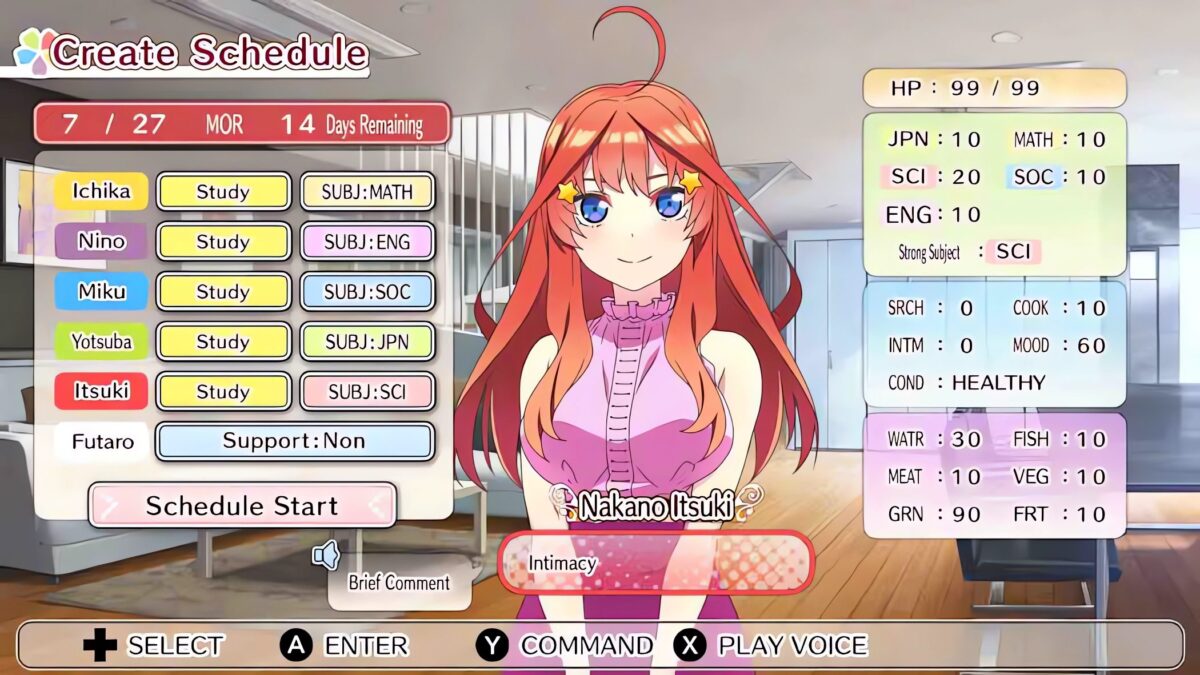The width and height of the screenshot is (1200, 675).
Task: Change Ichika's SUBJ:MATH subject
Action: click(x=368, y=192)
